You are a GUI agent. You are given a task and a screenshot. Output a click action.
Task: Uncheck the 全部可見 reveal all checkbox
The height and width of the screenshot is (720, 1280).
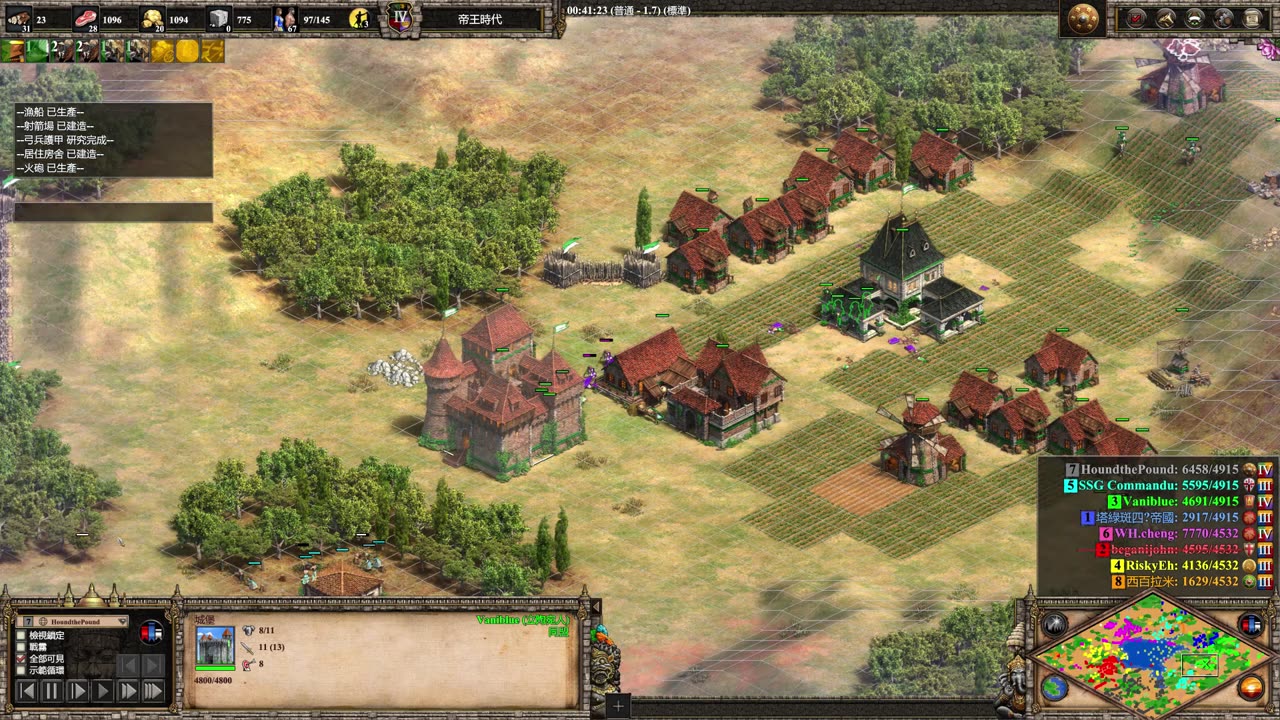pos(22,659)
